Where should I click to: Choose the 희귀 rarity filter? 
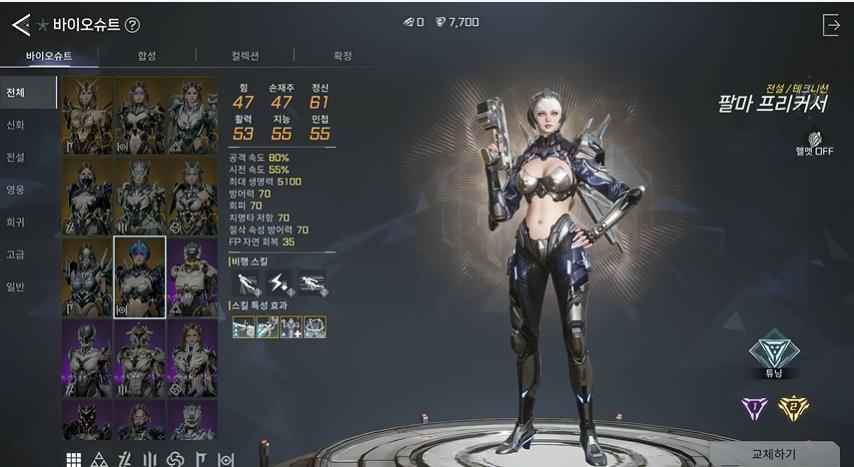(x=16, y=222)
